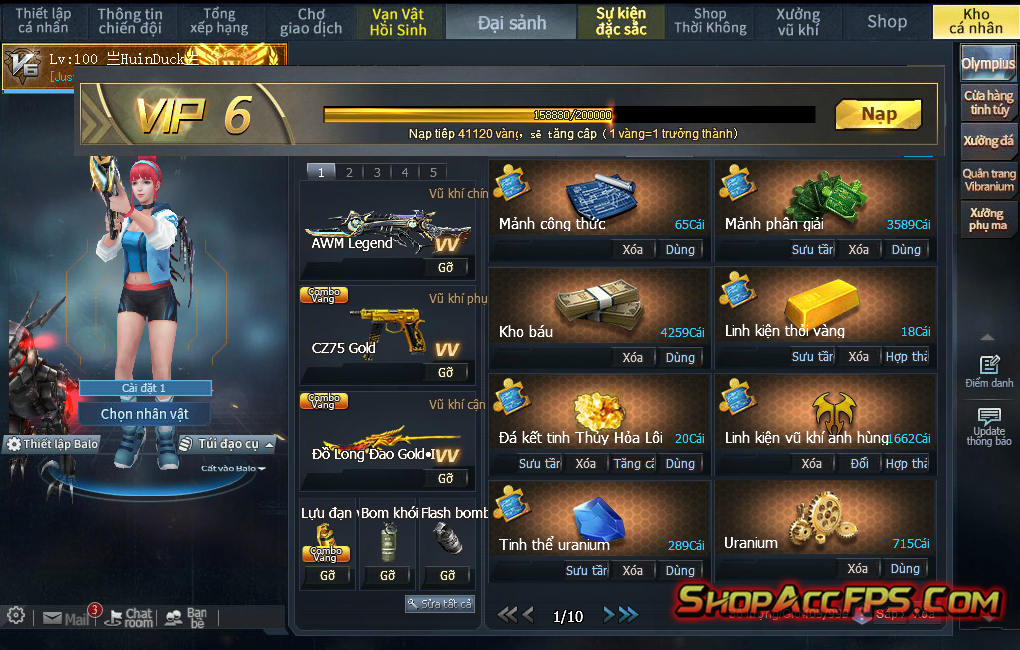Switch to loadout tab 2
Screen dimensions: 1020x650
point(349,172)
